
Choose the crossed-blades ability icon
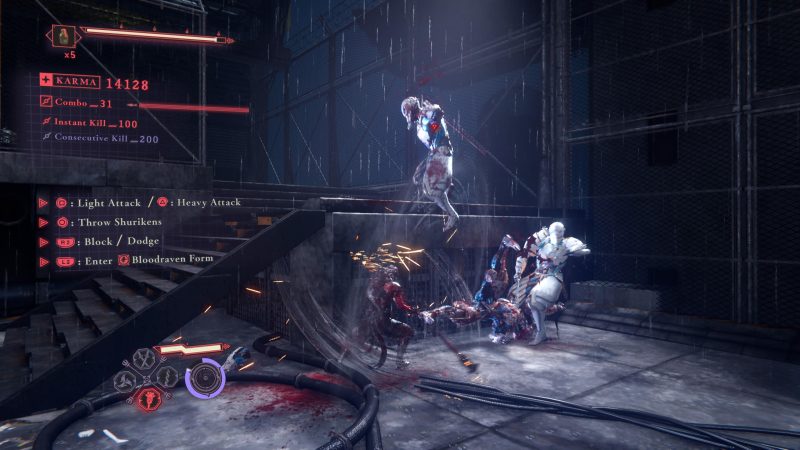tap(142, 357)
